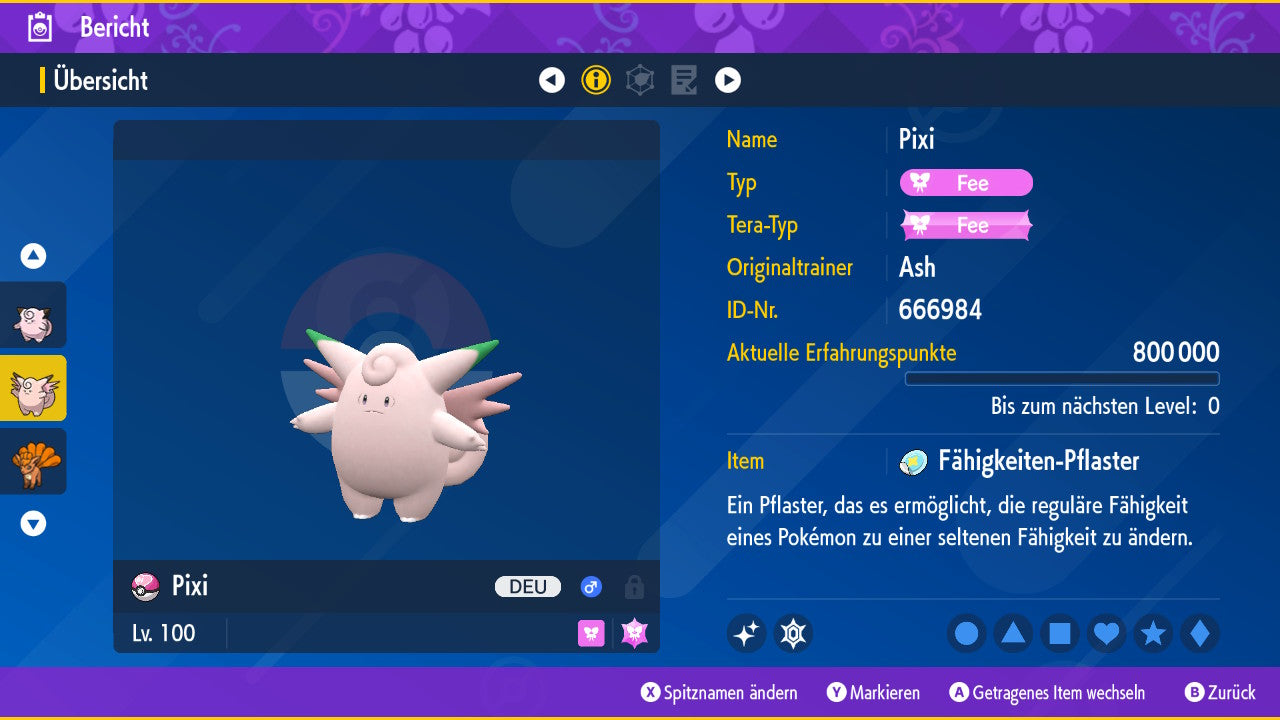Screen dimensions: 1280x720
Task: Go to the previous summary page arrow
Action: point(552,80)
